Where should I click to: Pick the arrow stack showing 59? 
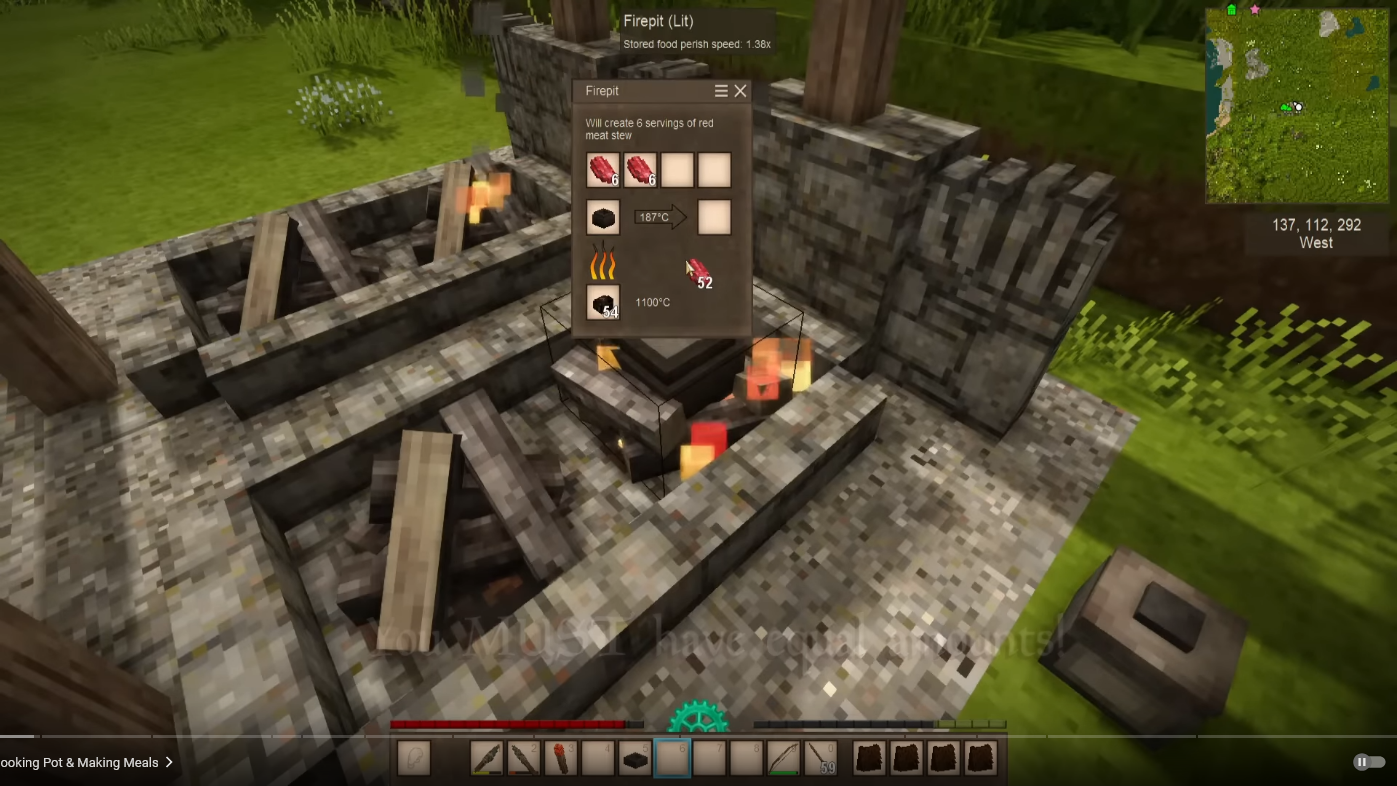click(821, 759)
